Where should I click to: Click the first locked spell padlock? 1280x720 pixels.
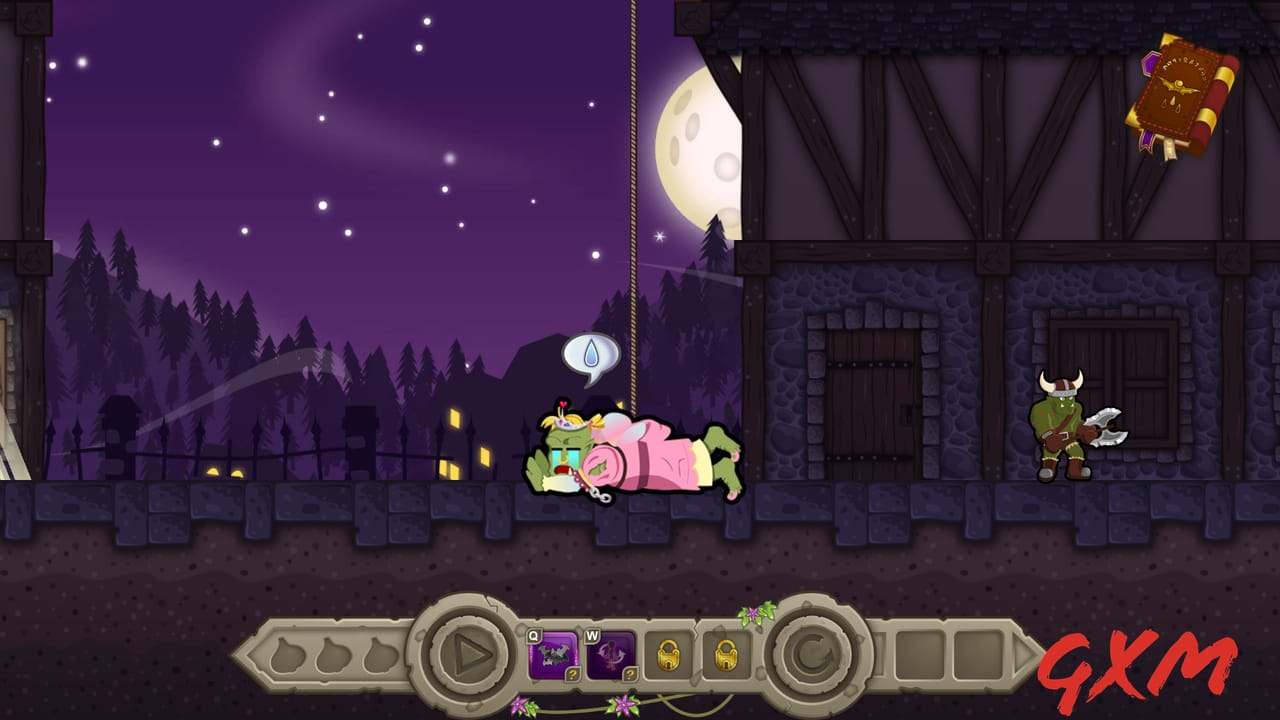coord(669,655)
